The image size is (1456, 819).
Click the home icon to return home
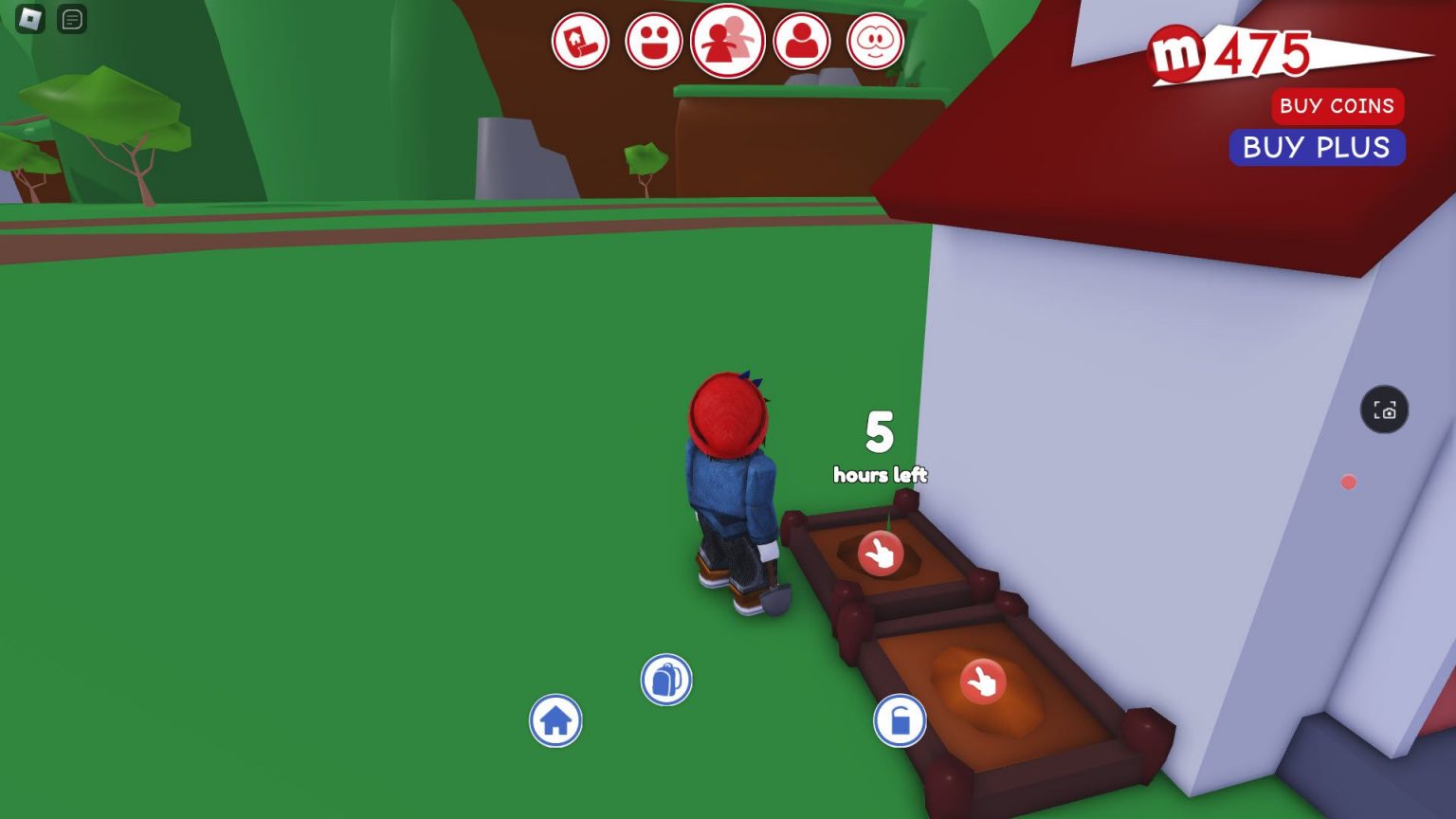556,720
